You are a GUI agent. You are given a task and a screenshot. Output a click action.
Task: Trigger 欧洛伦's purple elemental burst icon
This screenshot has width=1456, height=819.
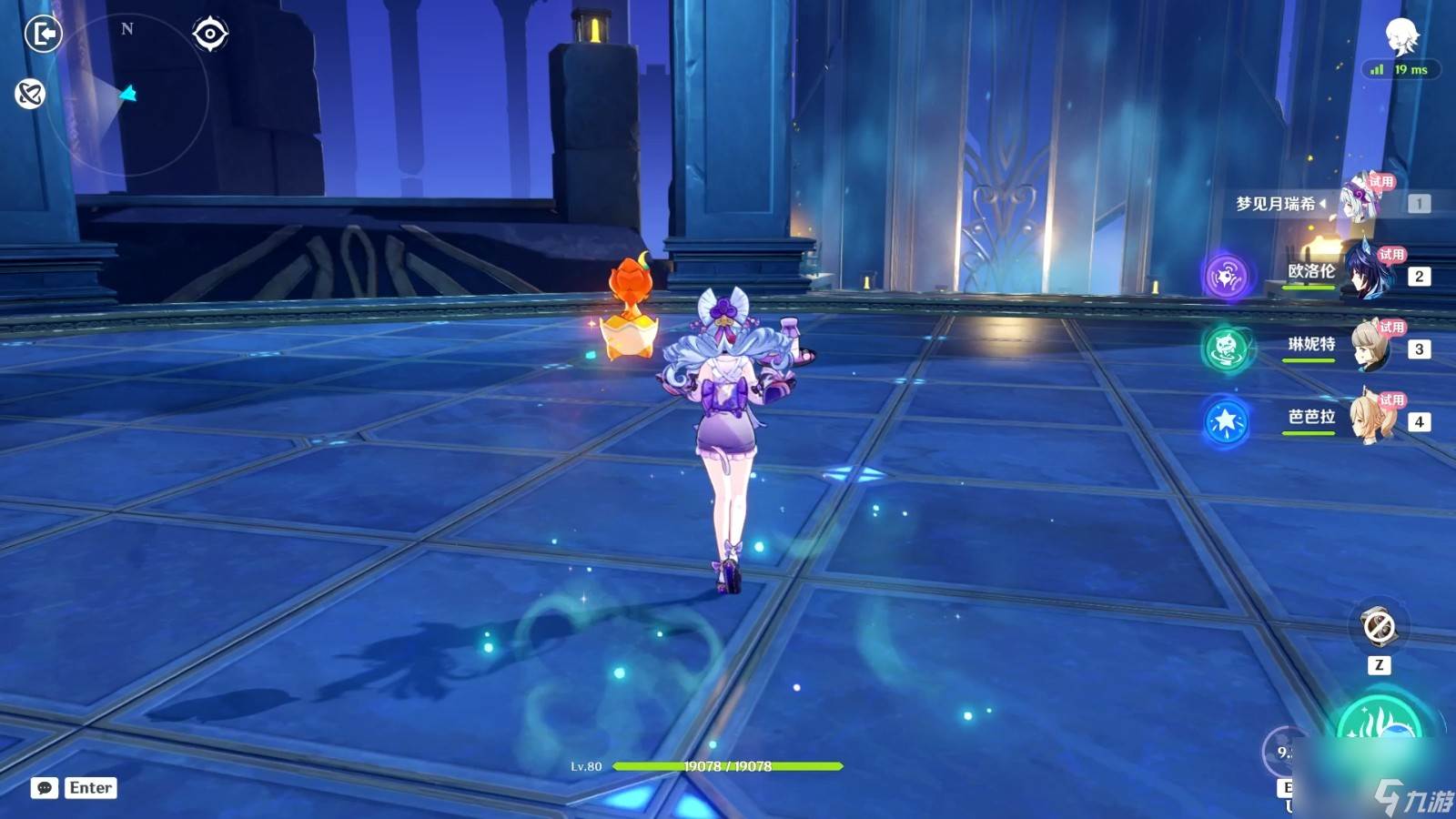coord(1226,276)
